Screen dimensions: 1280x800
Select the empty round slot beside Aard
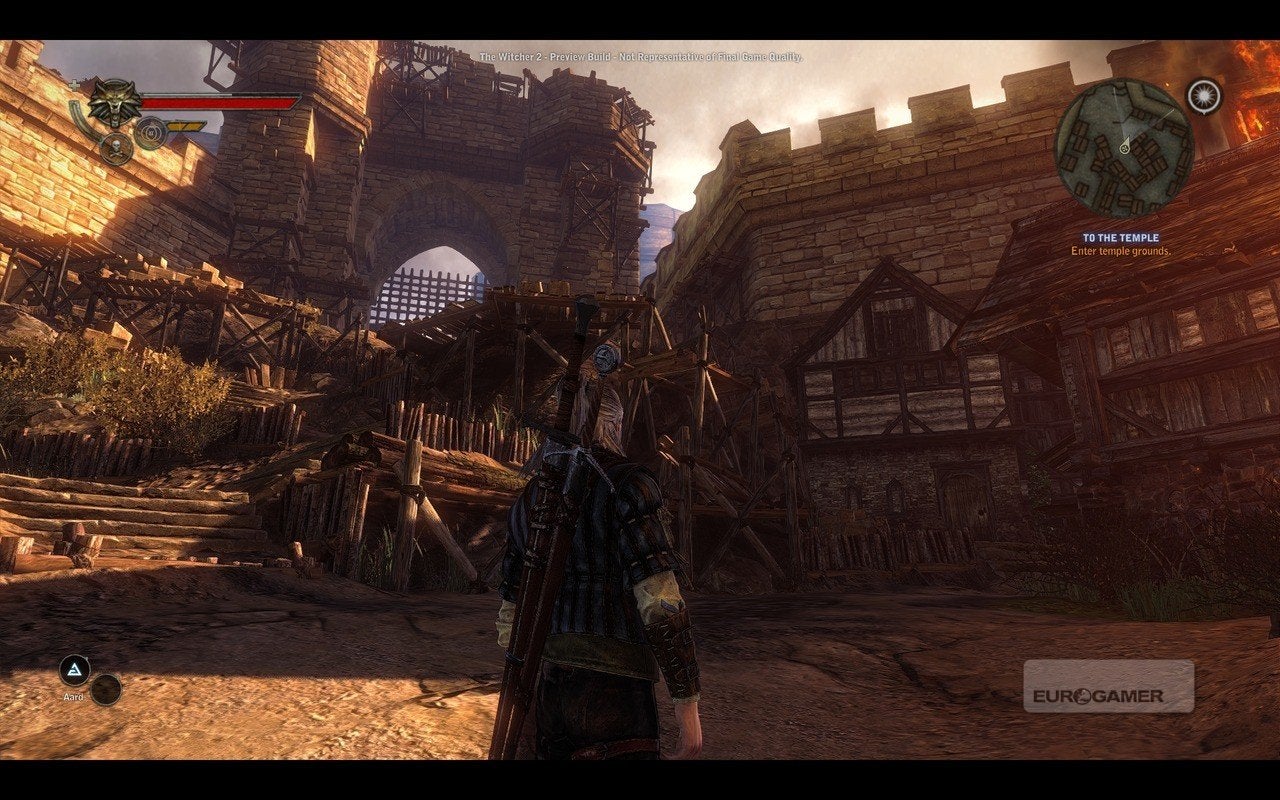tap(106, 689)
